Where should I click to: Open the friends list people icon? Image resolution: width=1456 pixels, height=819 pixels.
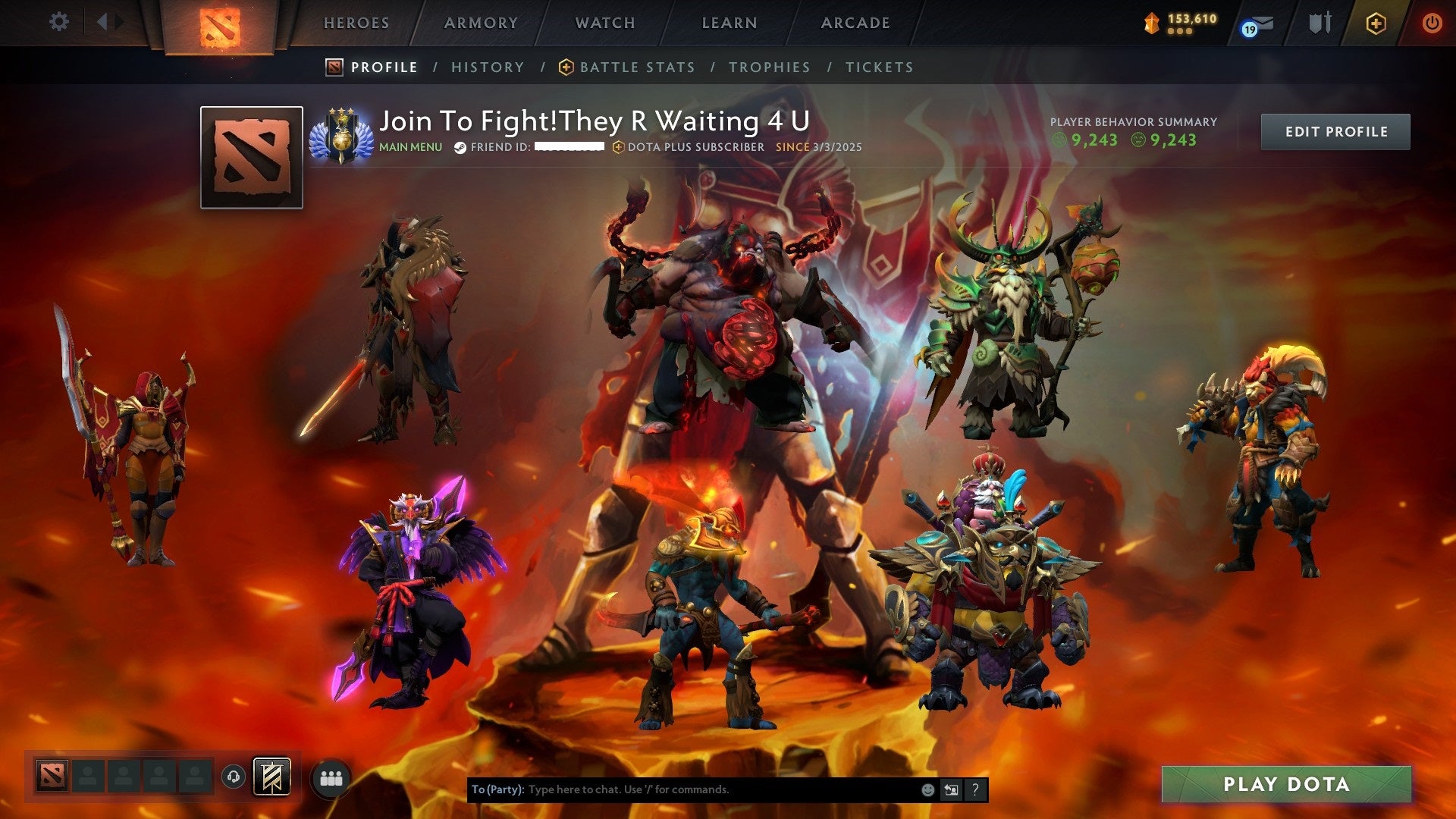331,778
